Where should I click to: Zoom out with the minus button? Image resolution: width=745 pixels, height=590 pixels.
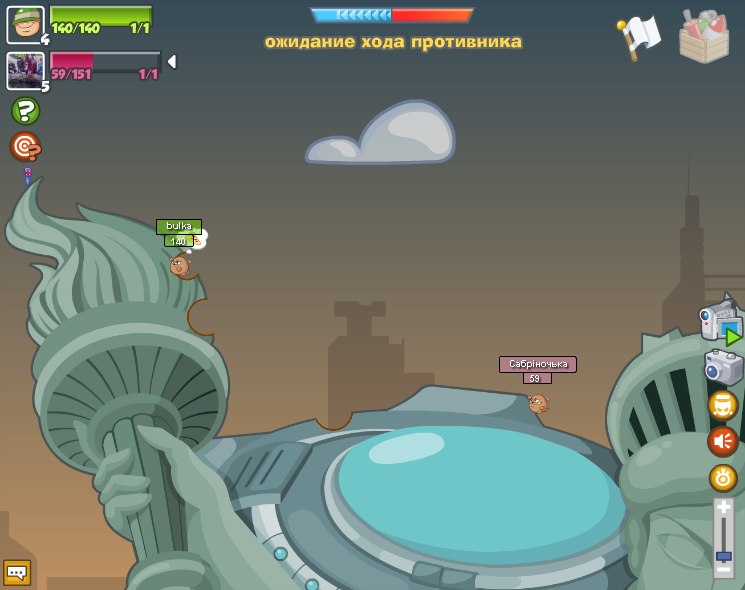723,569
